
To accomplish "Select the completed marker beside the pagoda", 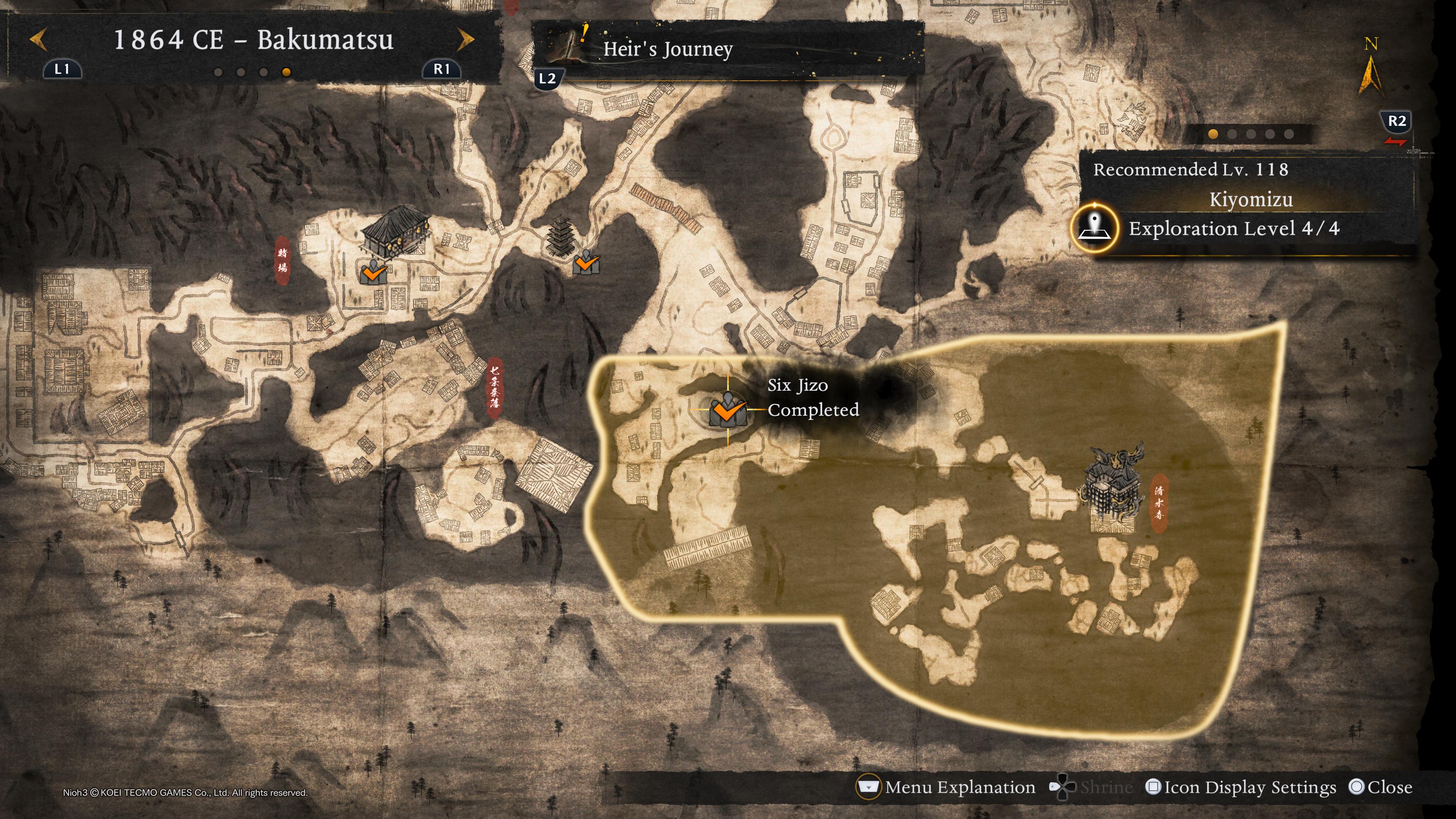I will pyautogui.click(x=585, y=263).
